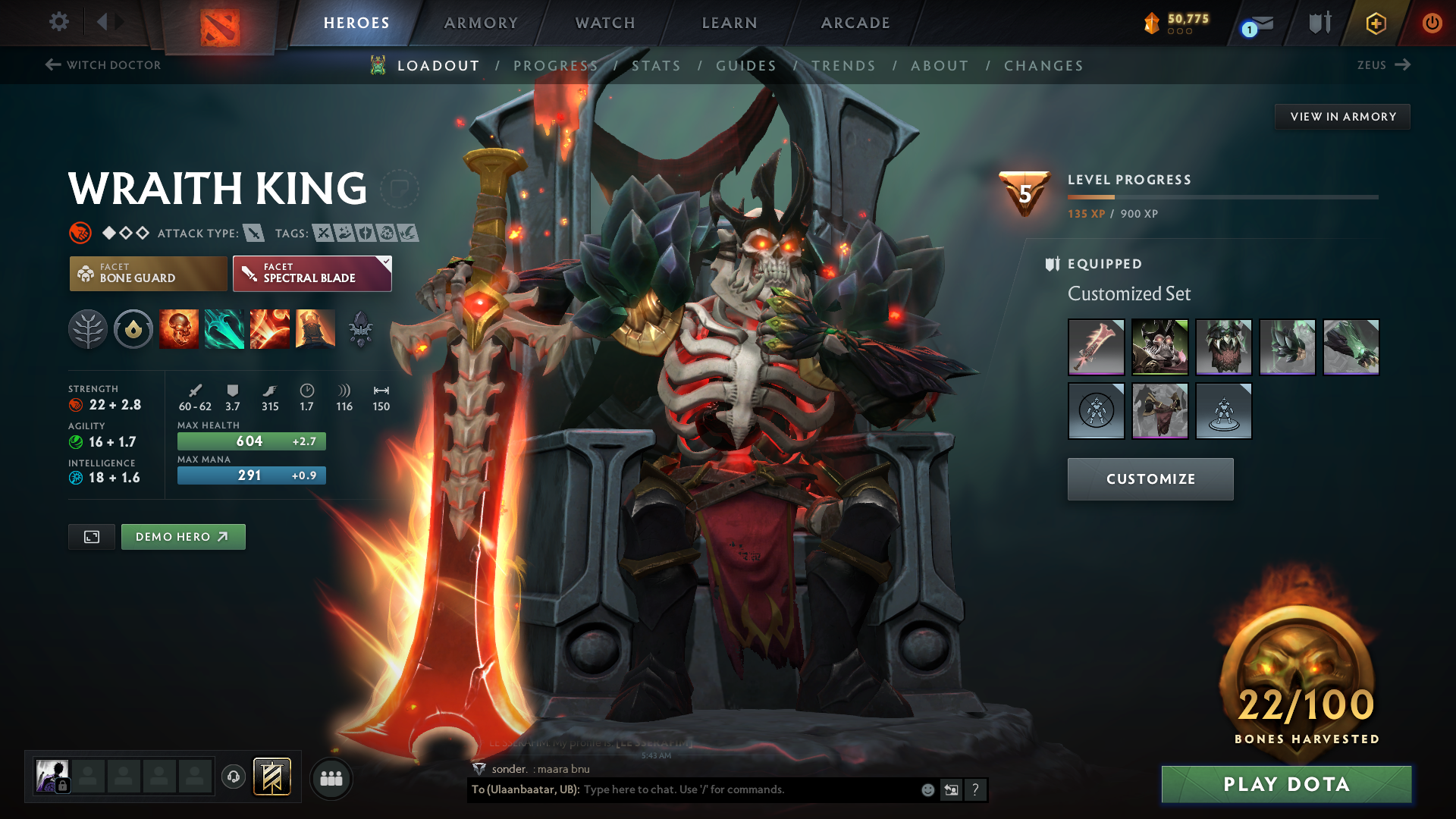Select the equipped sword item thumbnail

(x=1097, y=347)
